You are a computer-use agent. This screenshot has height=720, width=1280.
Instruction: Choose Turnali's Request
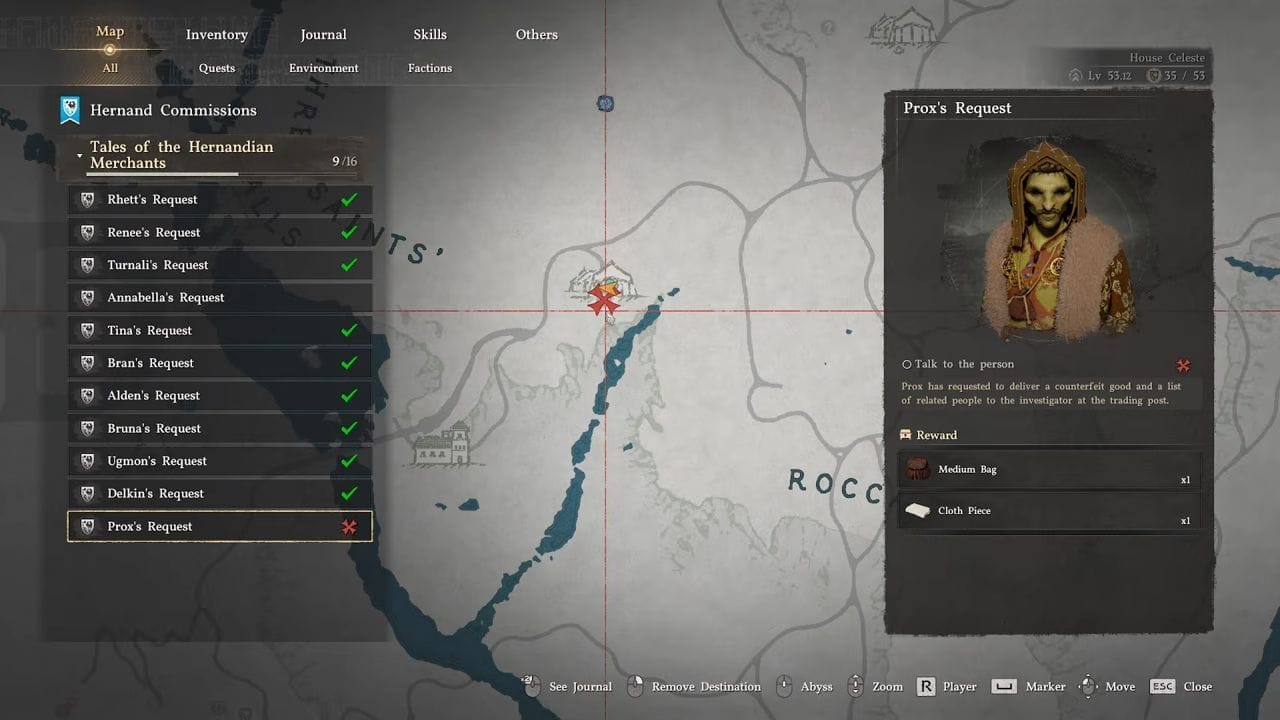[x=219, y=265]
